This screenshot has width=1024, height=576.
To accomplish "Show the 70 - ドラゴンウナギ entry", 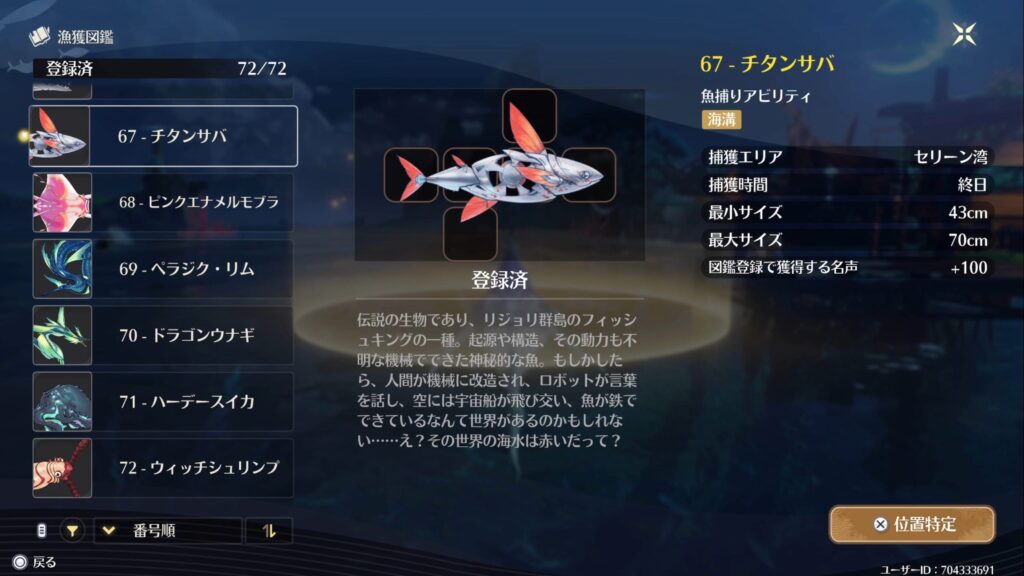I will [163, 335].
